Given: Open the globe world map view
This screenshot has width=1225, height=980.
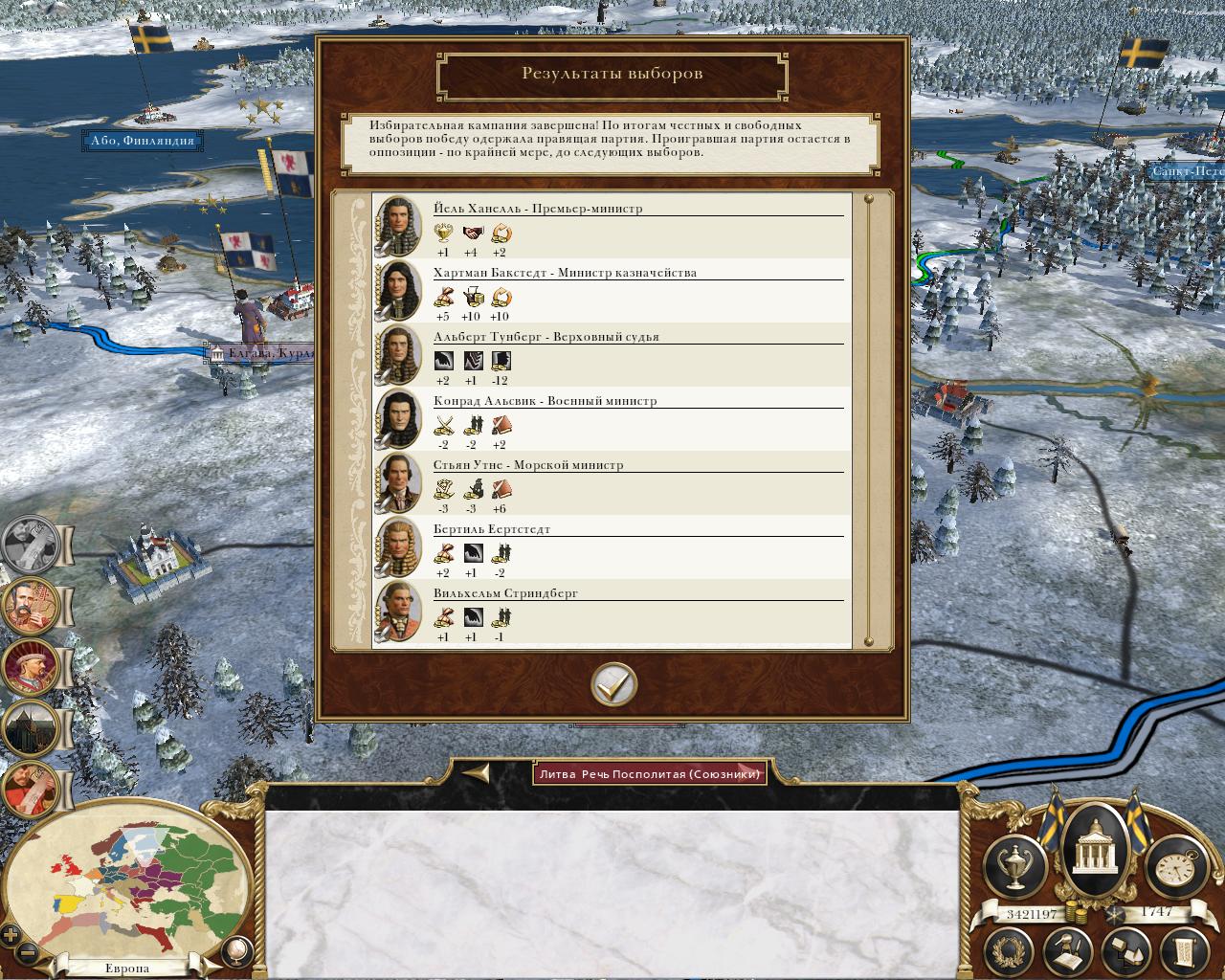Looking at the screenshot, I should (234, 950).
